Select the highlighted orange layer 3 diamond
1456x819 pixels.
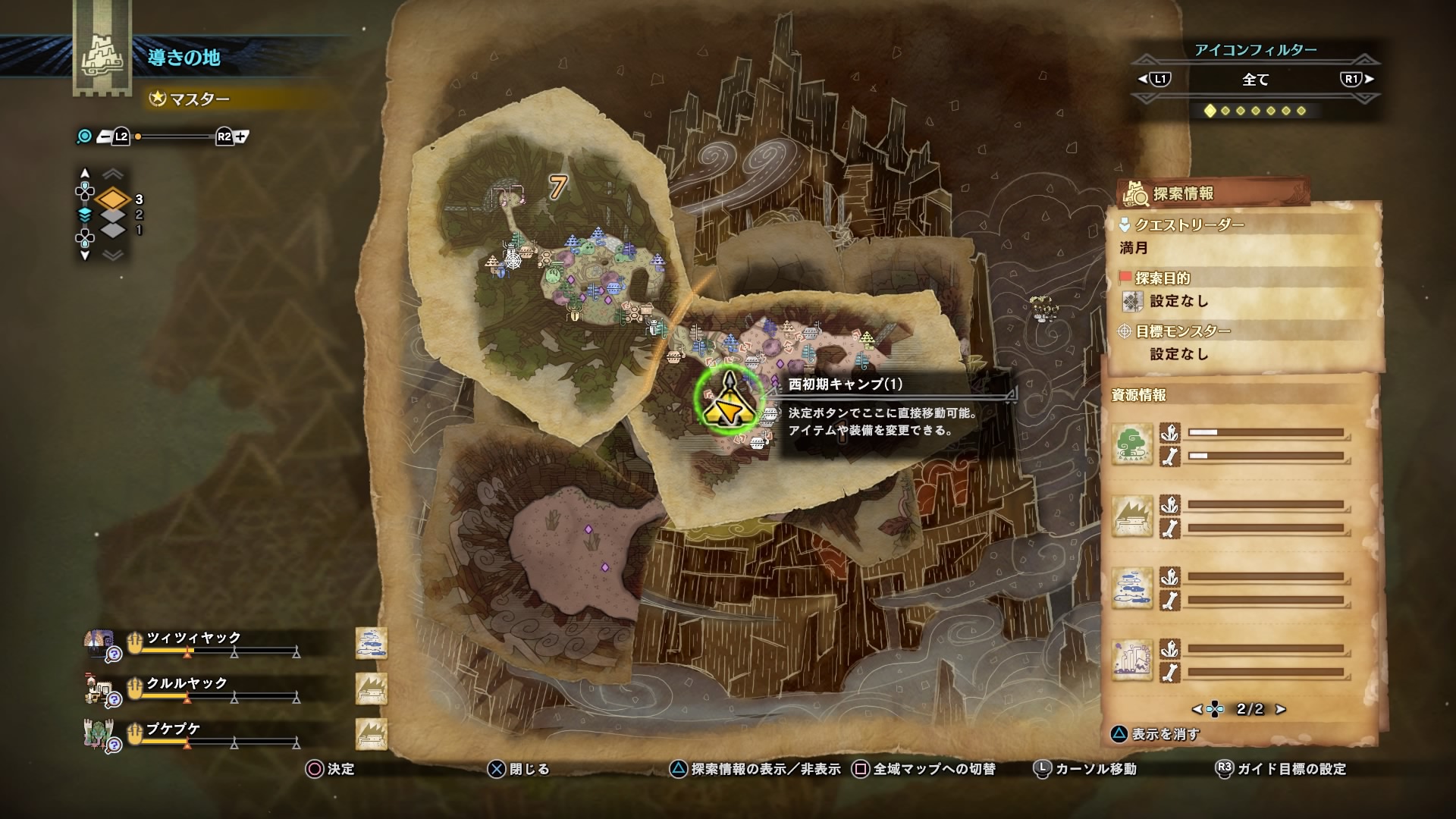pos(113,199)
